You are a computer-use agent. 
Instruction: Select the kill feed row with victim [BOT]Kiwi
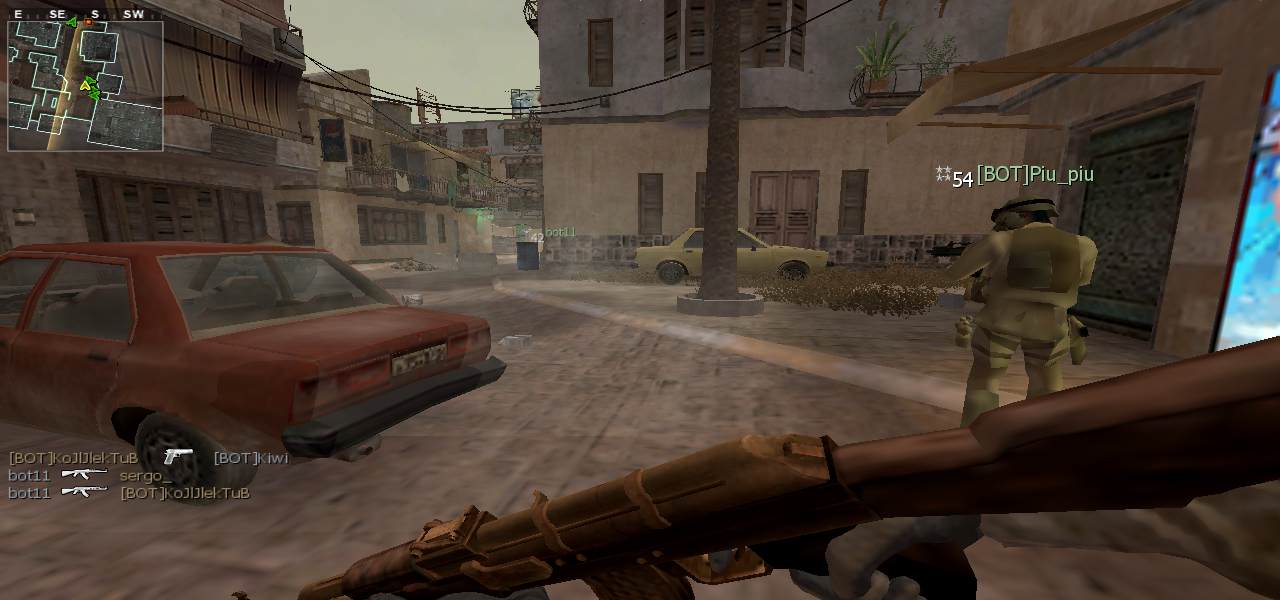(148, 458)
